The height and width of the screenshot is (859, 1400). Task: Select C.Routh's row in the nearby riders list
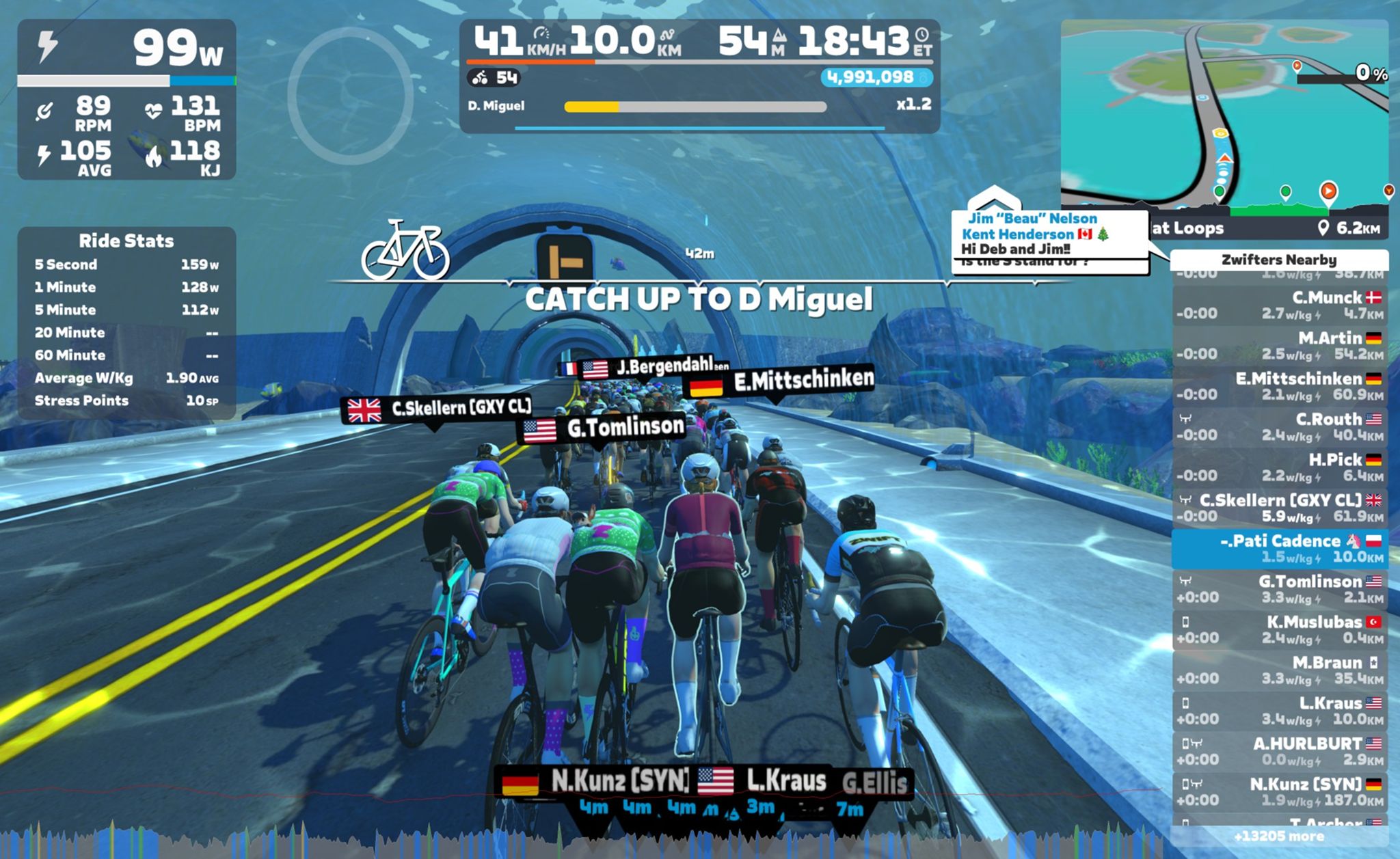[1278, 426]
